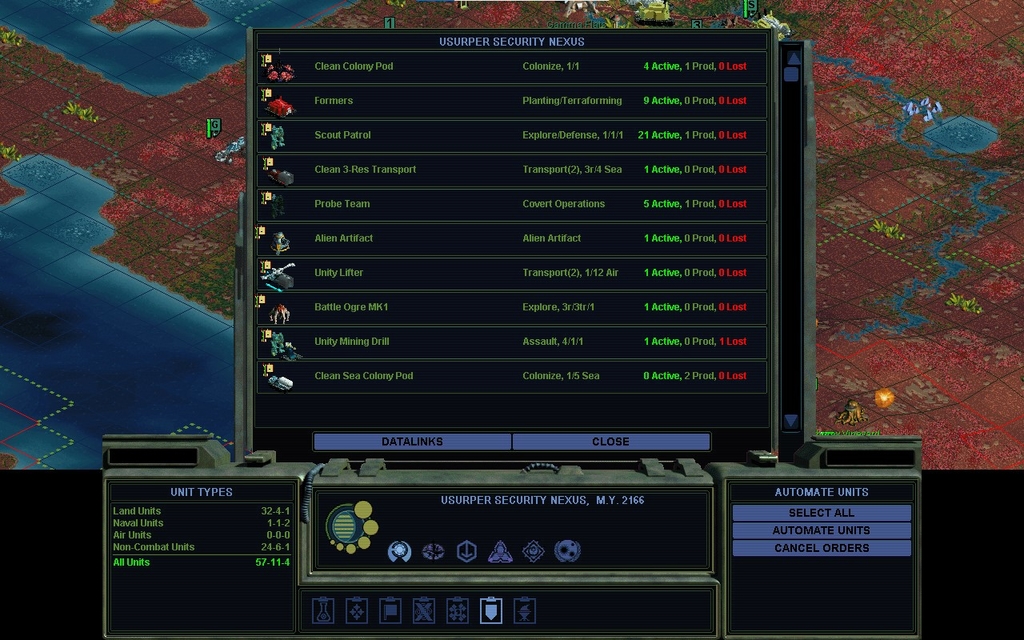Close the Security Nexus window

[x=610, y=441]
